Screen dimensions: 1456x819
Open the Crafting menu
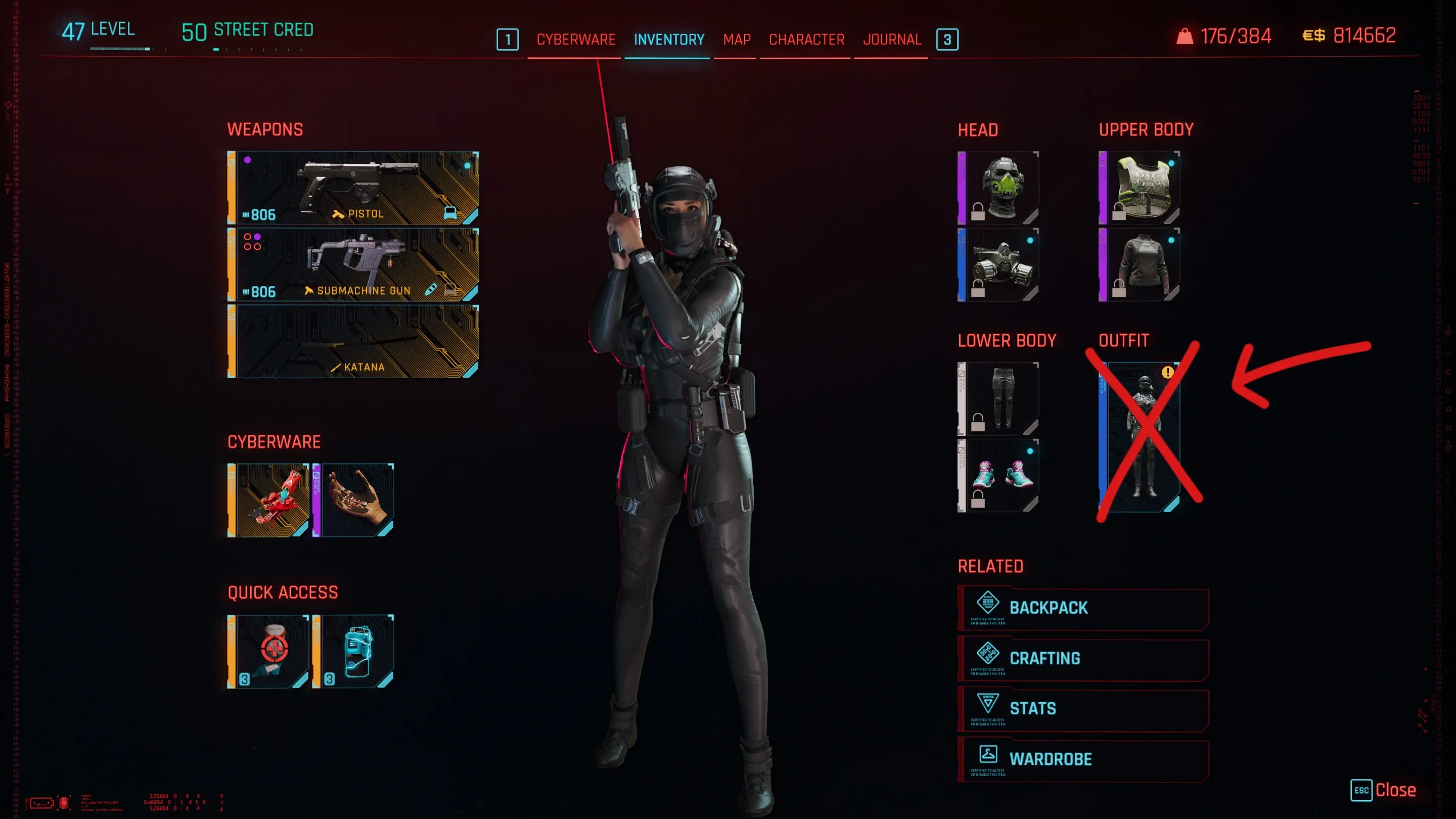point(1083,658)
